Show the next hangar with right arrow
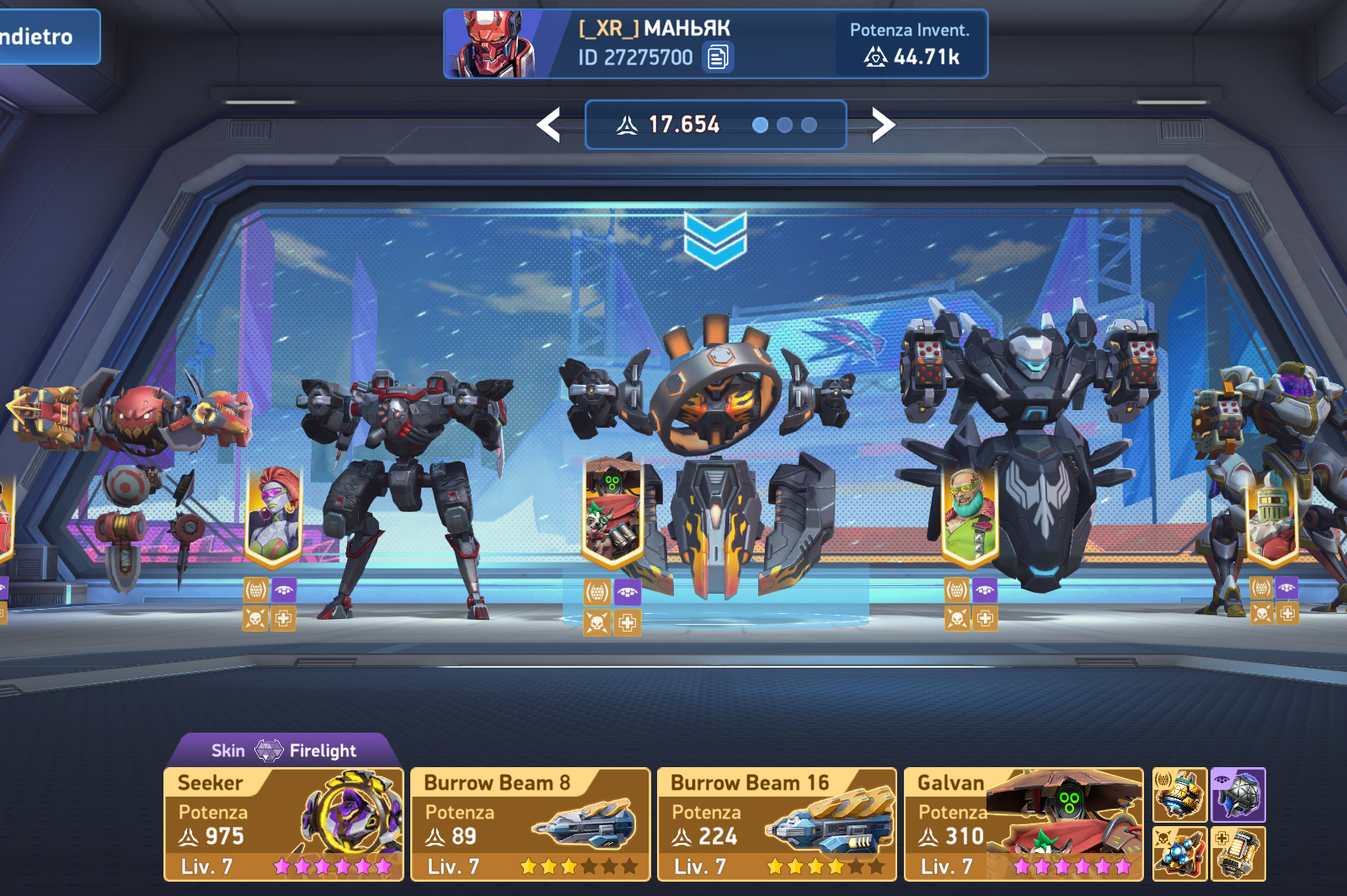The image size is (1347, 896). click(x=882, y=125)
